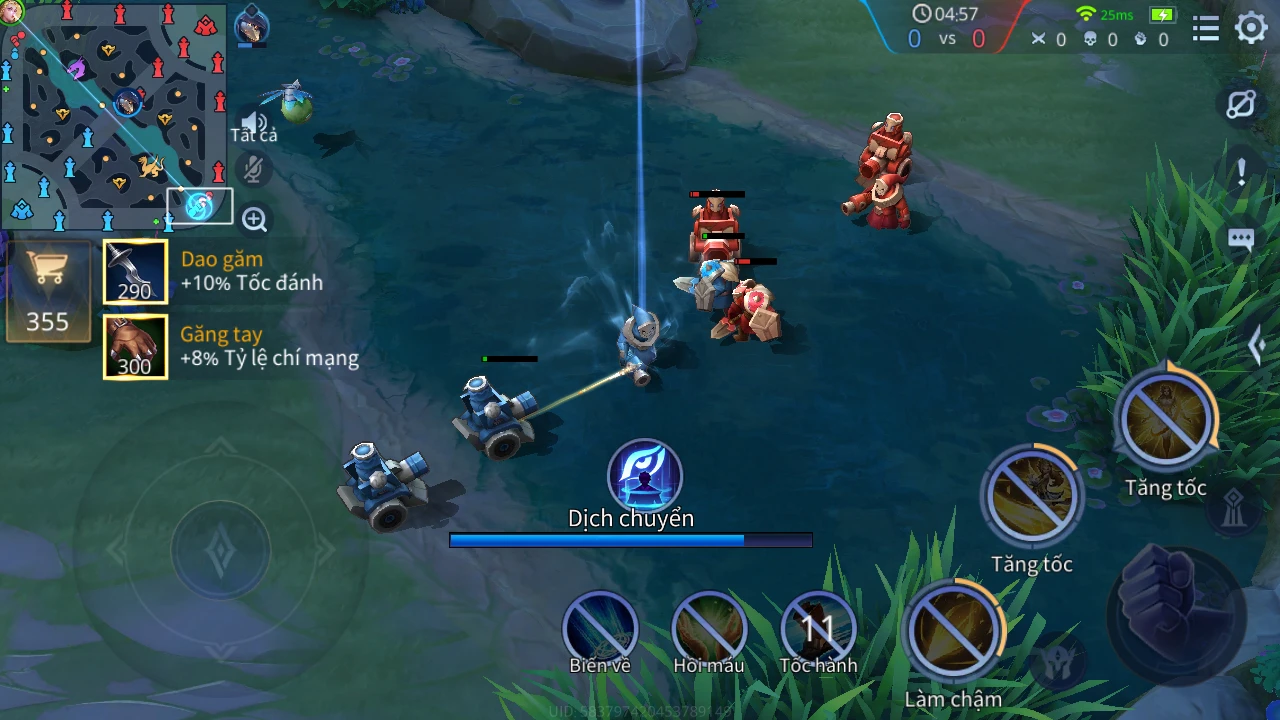Open the scoreboard list icon
The height and width of the screenshot is (720, 1280).
1206,29
